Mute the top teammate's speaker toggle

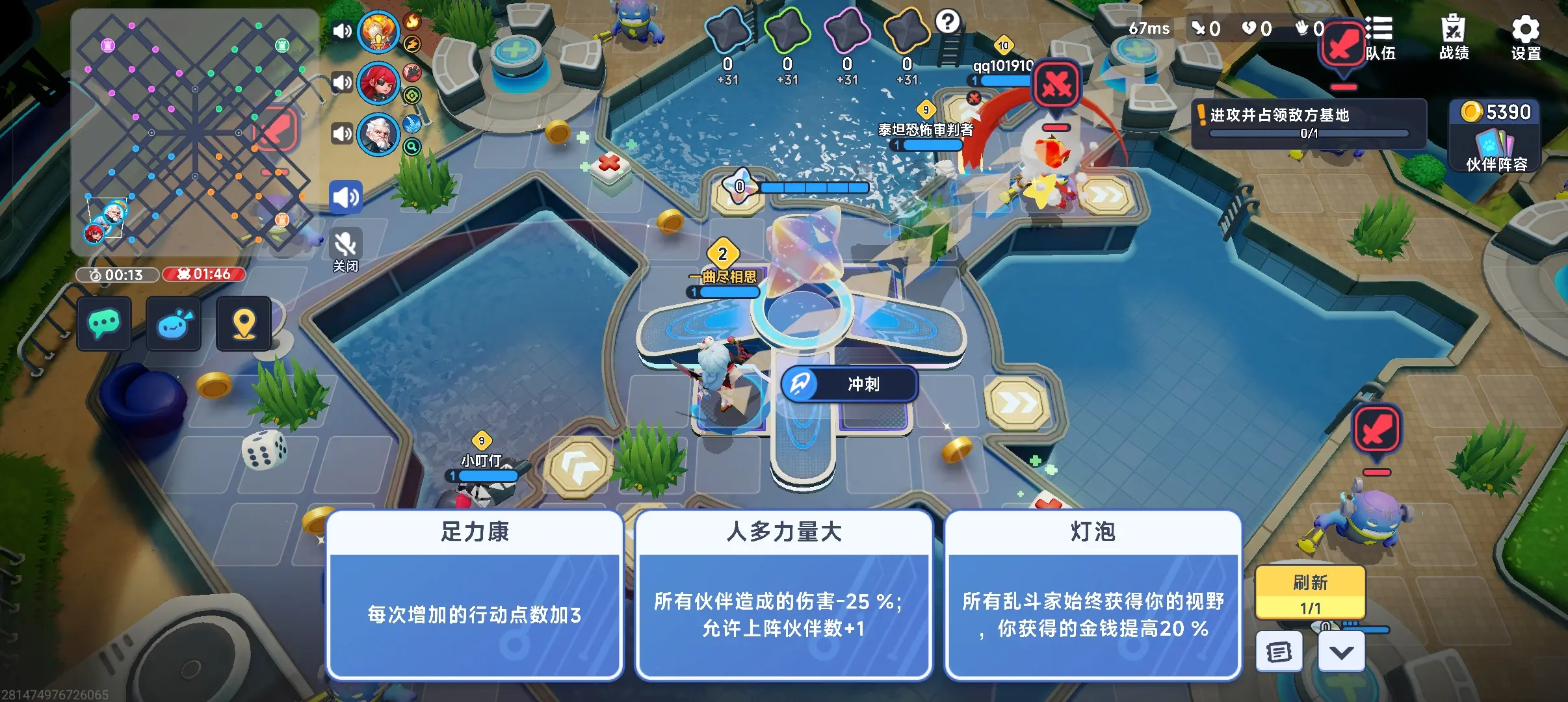(343, 31)
